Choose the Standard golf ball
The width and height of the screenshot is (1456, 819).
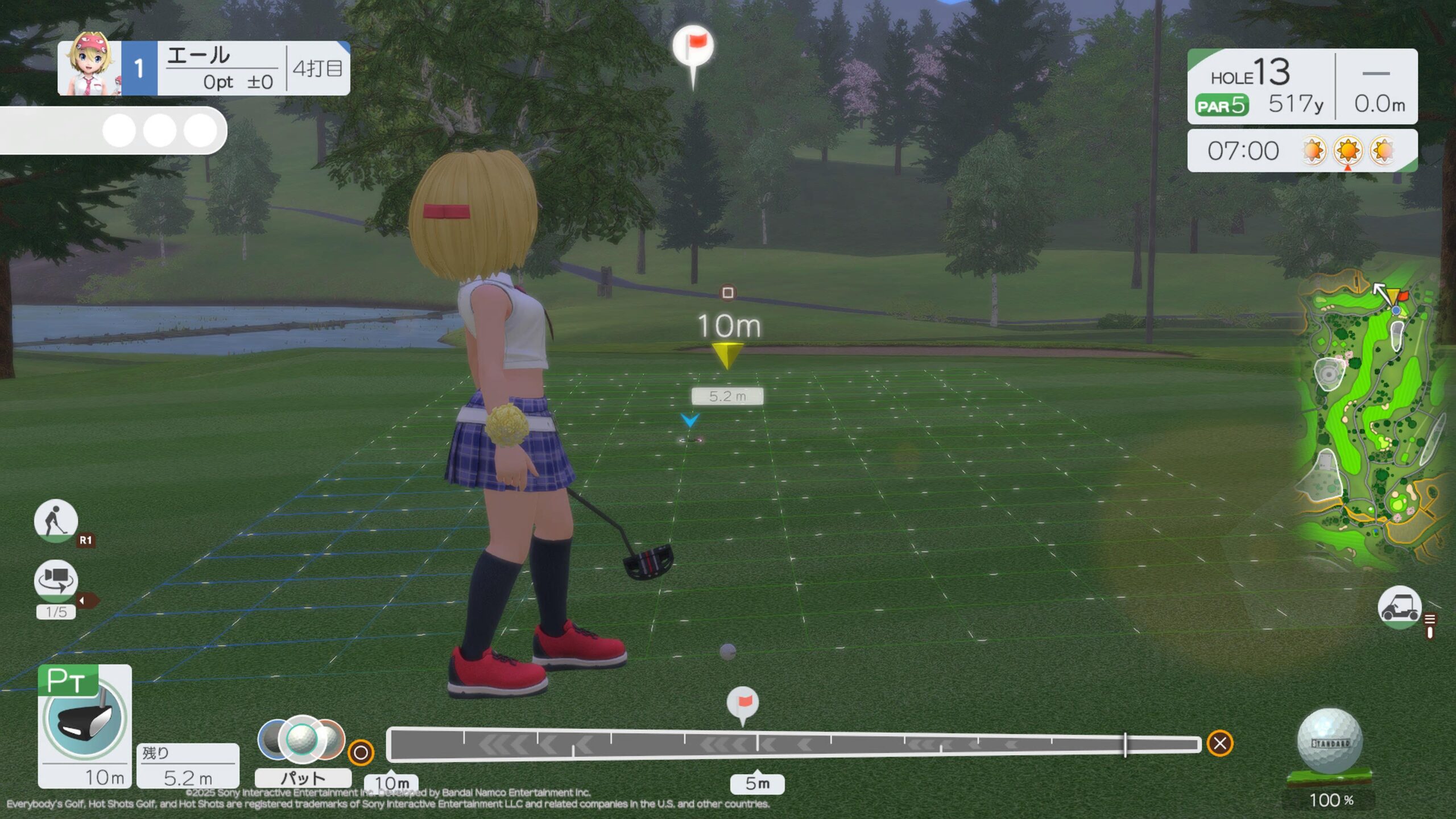click(x=1330, y=742)
